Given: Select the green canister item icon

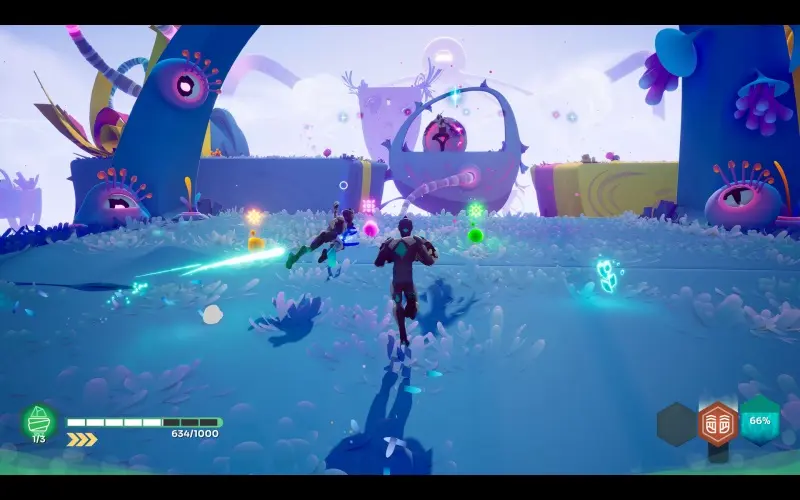Looking at the screenshot, I should (x=39, y=420).
